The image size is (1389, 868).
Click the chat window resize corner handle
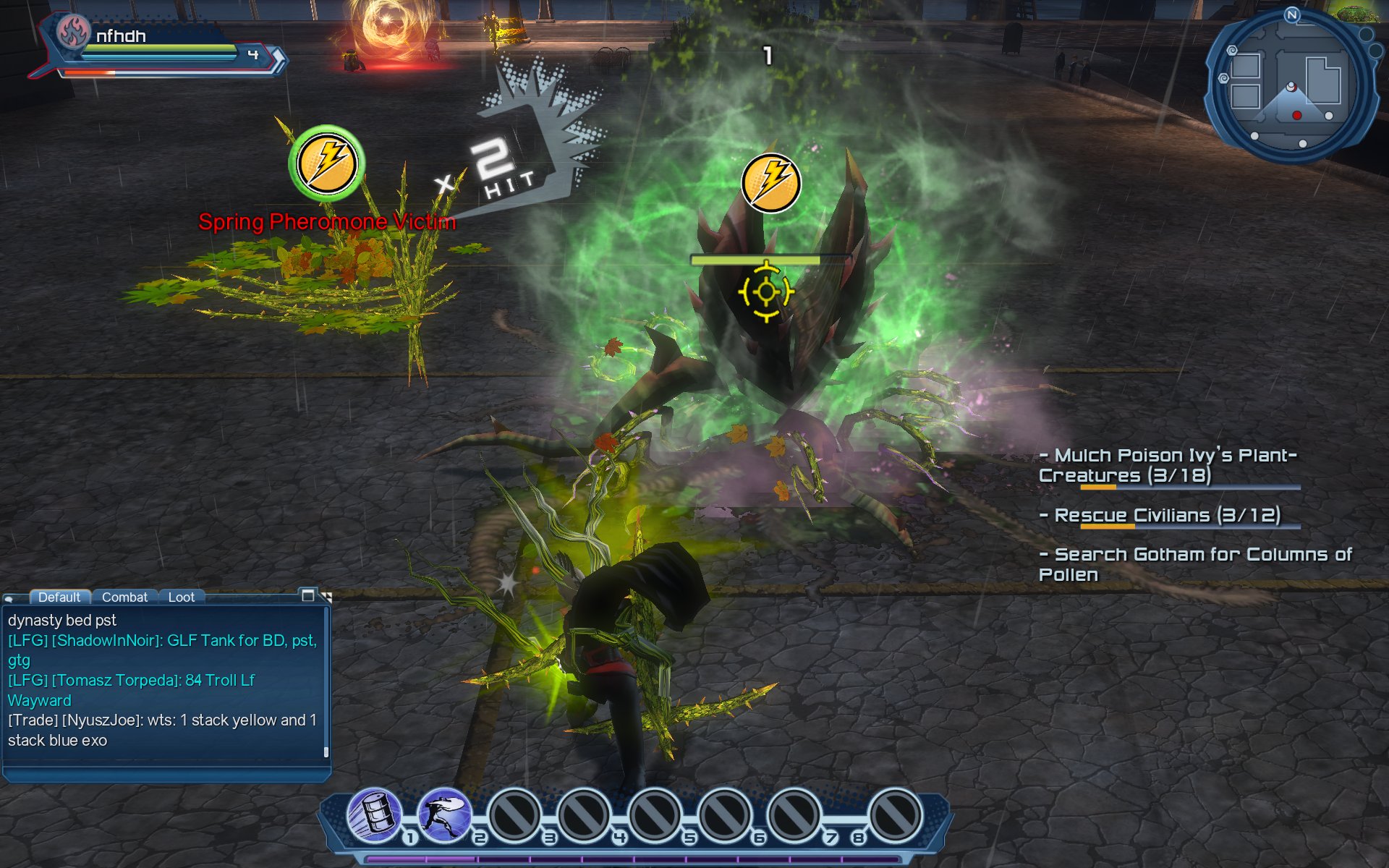click(x=326, y=597)
